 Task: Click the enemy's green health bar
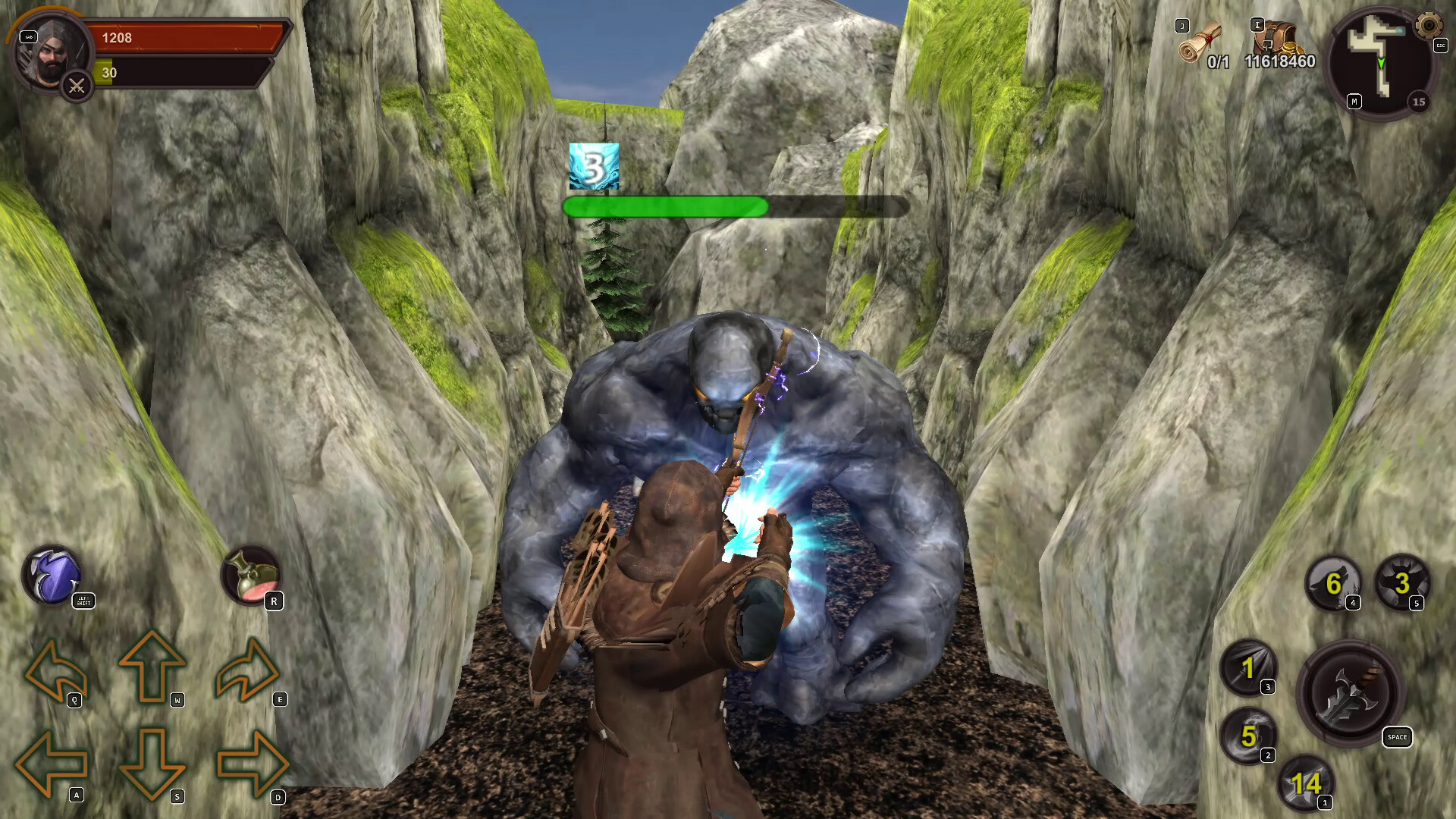[x=667, y=207]
